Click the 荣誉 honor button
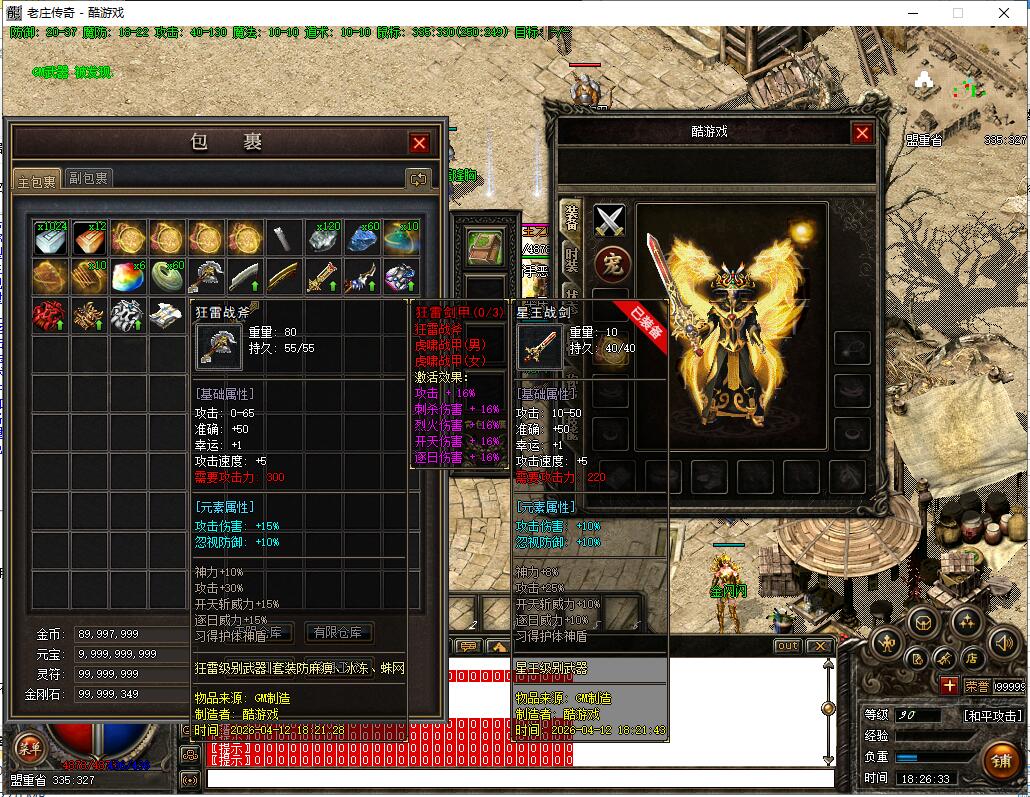The image size is (1030, 797). 977,686
